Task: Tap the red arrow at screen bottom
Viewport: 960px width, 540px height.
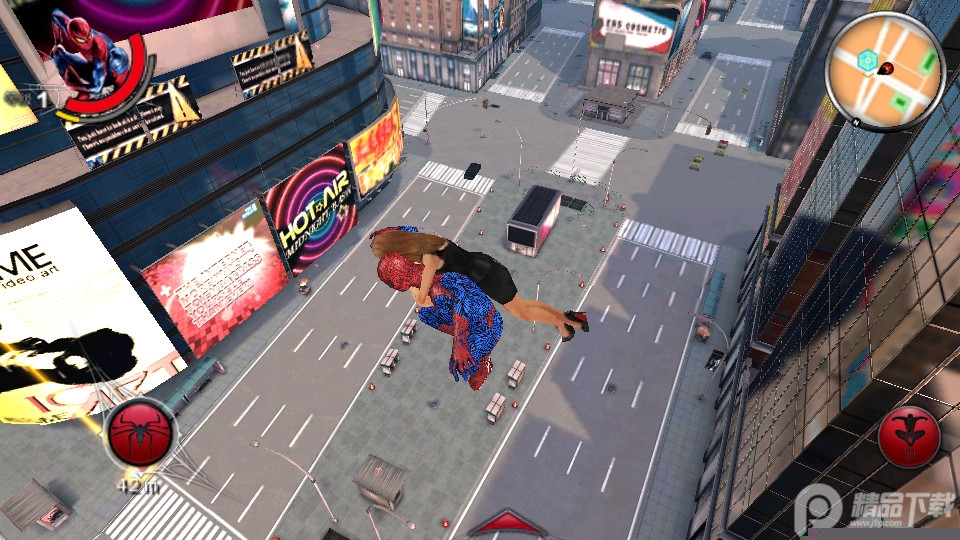Action: pyautogui.click(x=509, y=524)
